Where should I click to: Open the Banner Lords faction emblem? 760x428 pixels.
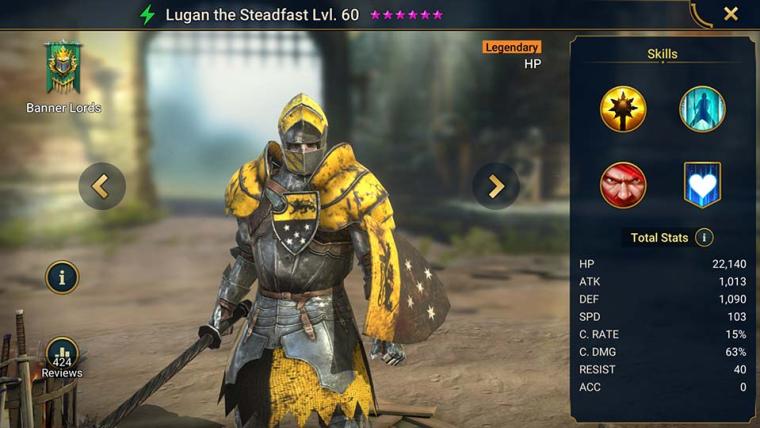pos(63,70)
